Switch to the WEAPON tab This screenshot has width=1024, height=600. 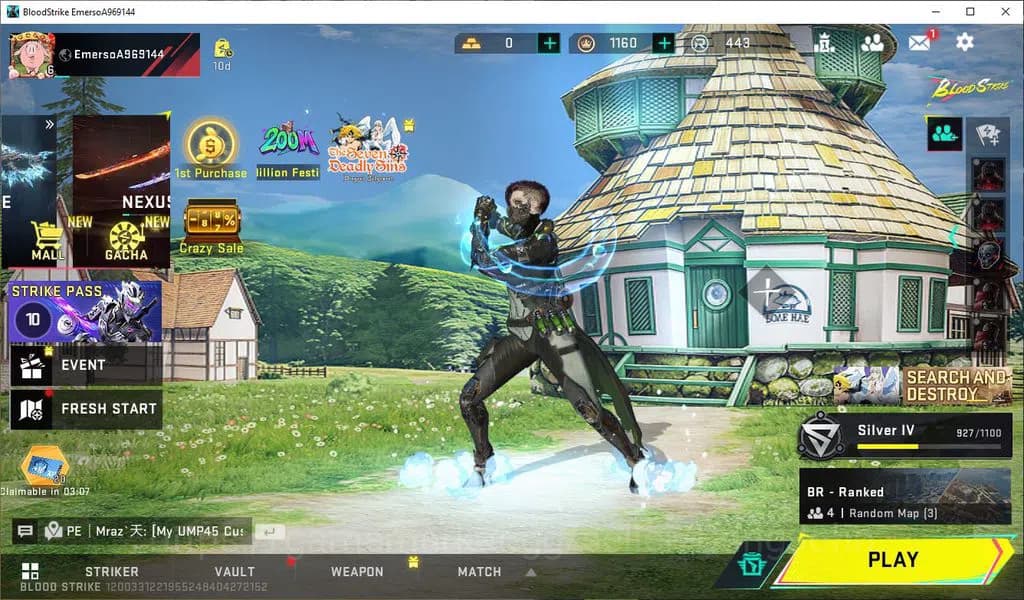click(x=357, y=572)
